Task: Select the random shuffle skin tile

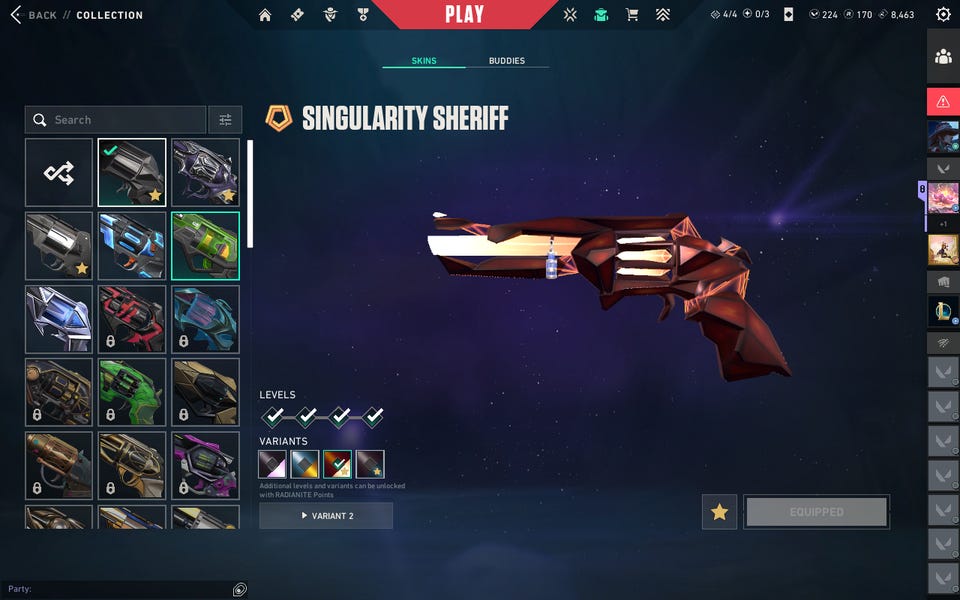Action: (59, 173)
